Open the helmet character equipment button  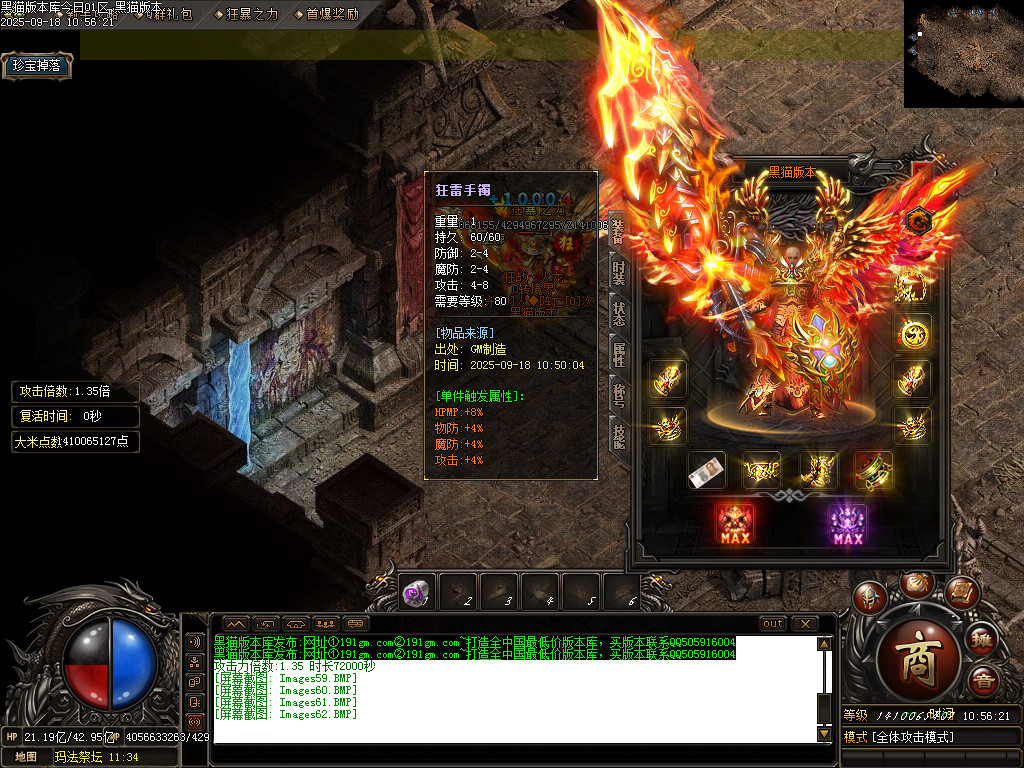(869, 598)
